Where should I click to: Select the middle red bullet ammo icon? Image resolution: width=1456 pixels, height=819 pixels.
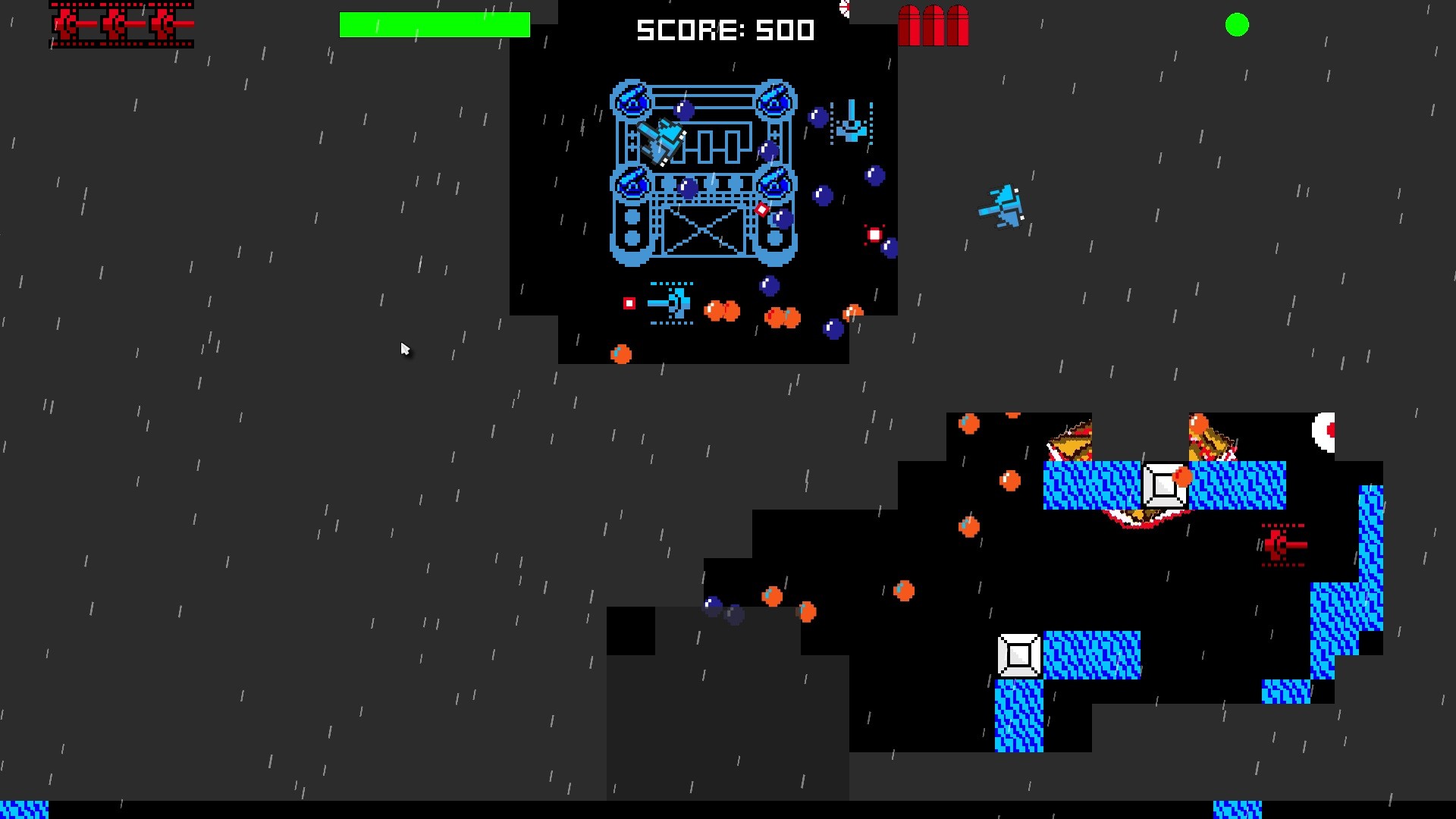tap(934, 25)
